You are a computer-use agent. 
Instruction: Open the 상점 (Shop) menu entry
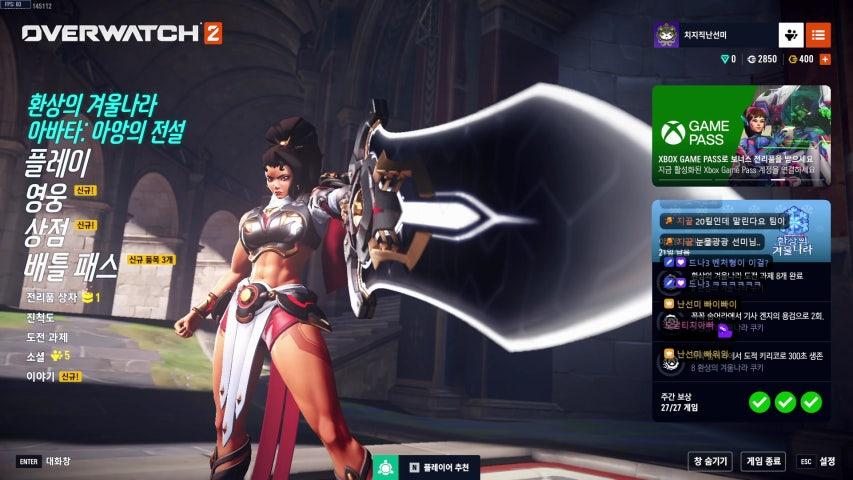click(x=48, y=231)
